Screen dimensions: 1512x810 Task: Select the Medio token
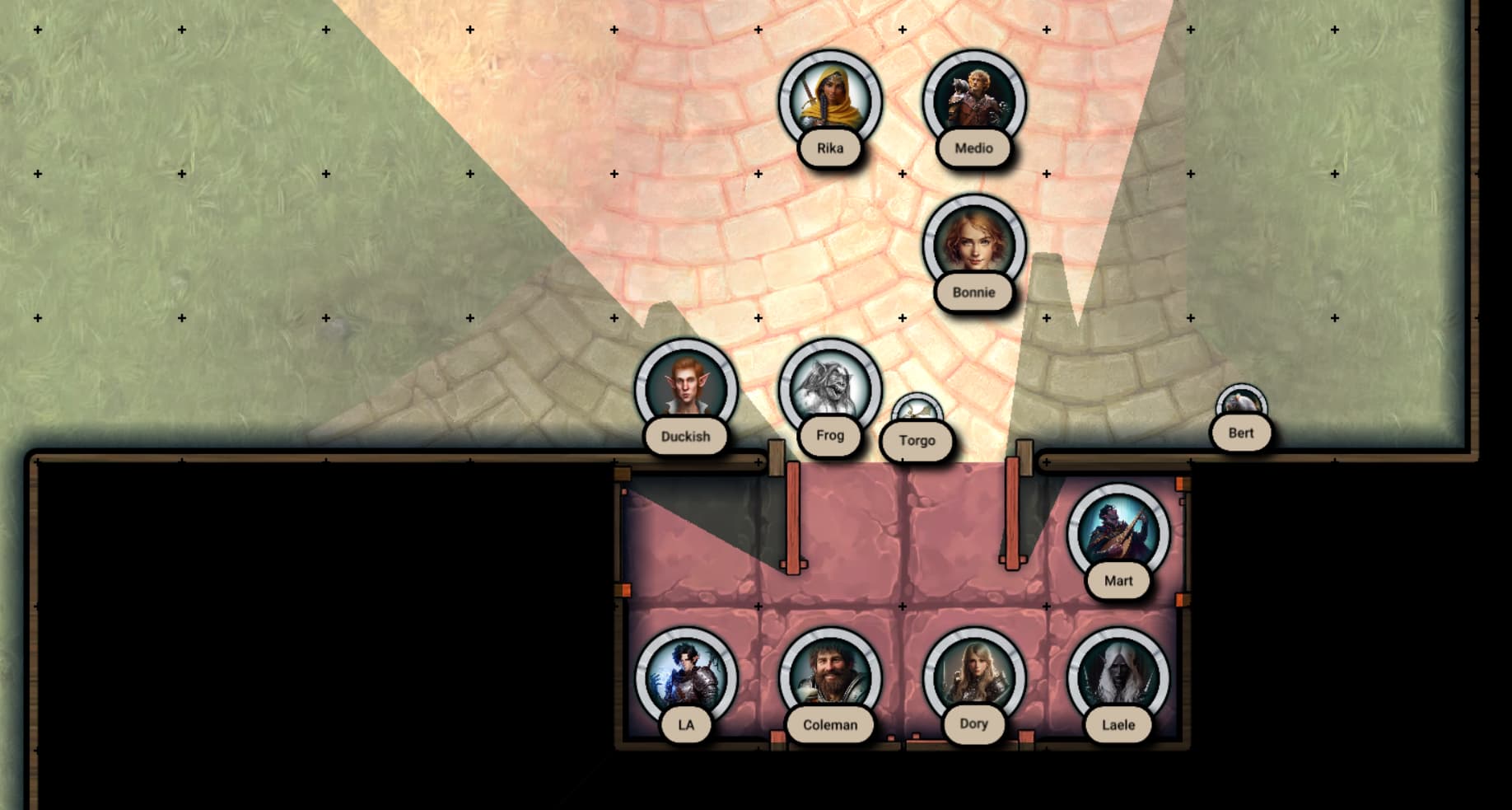tap(973, 101)
